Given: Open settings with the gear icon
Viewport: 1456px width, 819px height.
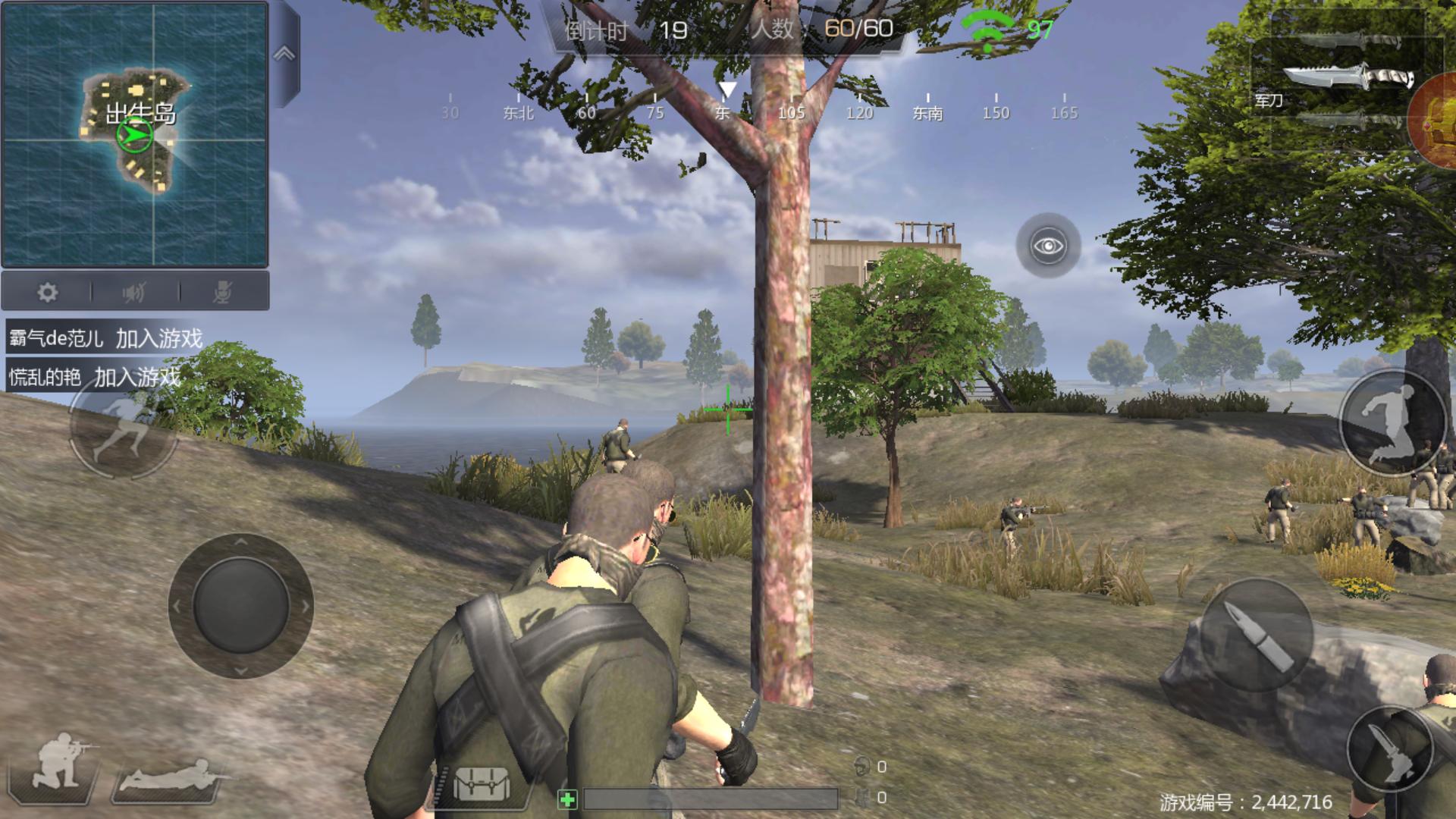Looking at the screenshot, I should [47, 292].
